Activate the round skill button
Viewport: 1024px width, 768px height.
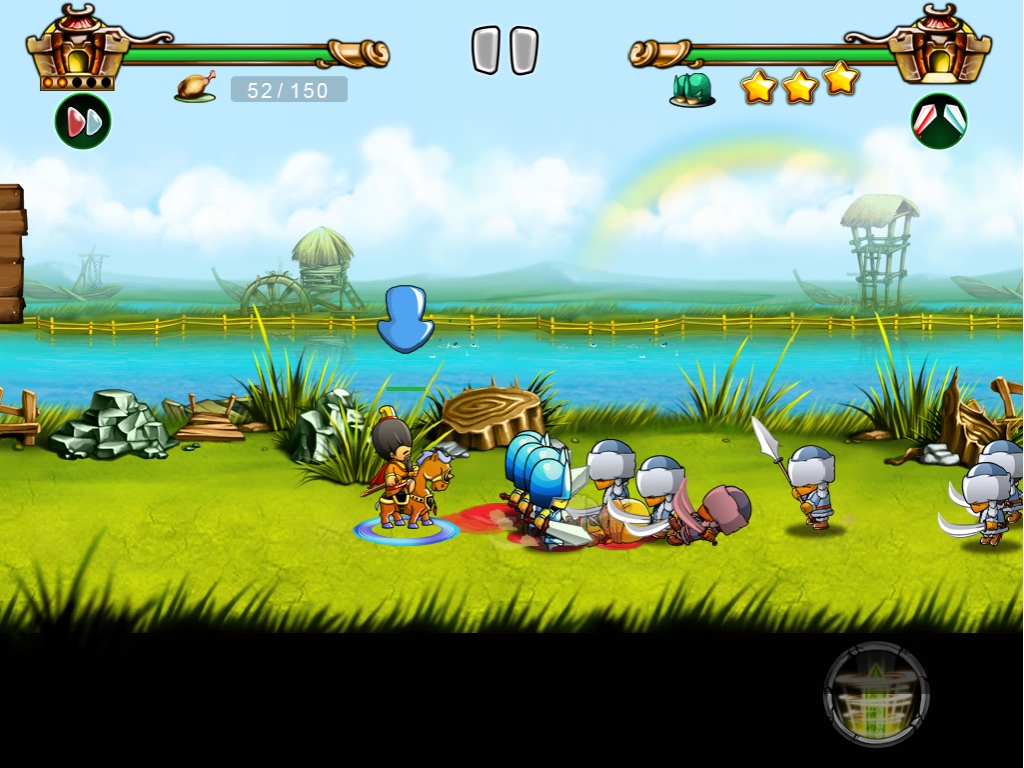pos(876,694)
